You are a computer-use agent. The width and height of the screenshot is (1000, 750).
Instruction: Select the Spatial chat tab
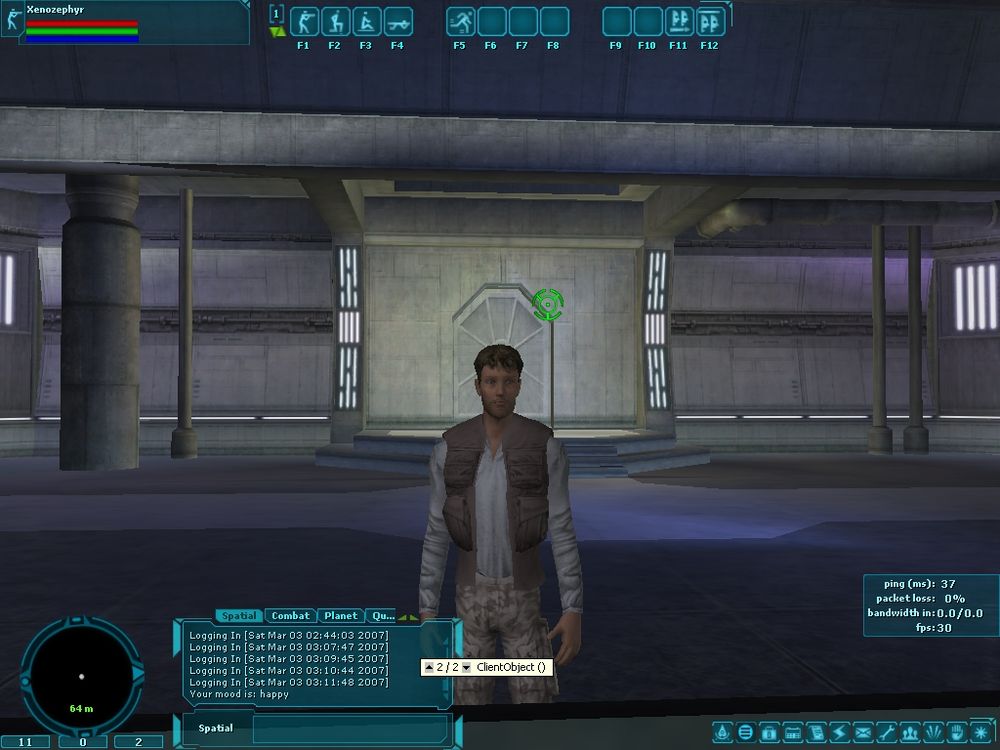click(x=239, y=616)
